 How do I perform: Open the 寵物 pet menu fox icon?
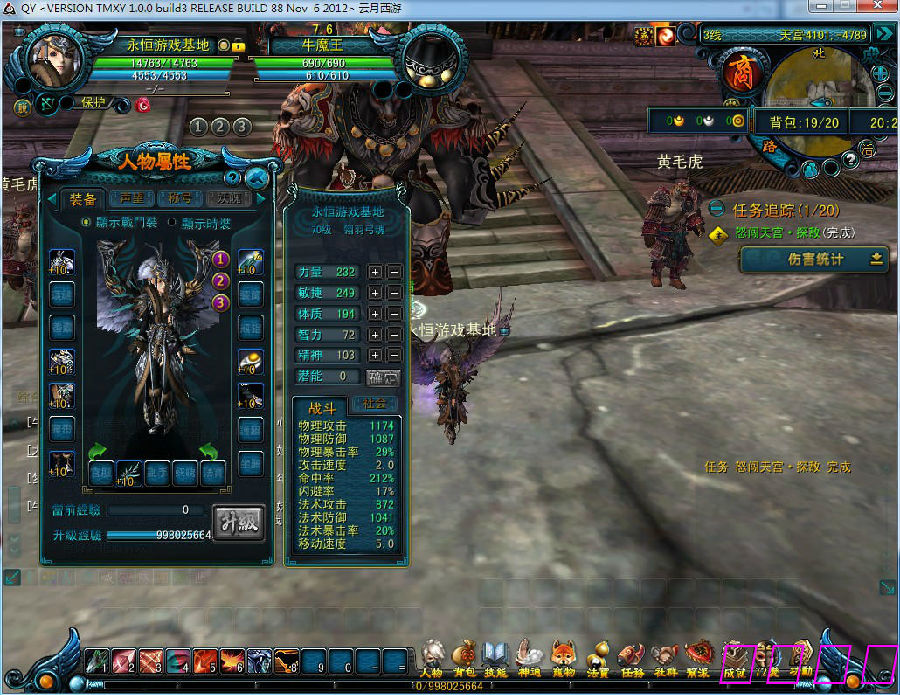[564, 655]
